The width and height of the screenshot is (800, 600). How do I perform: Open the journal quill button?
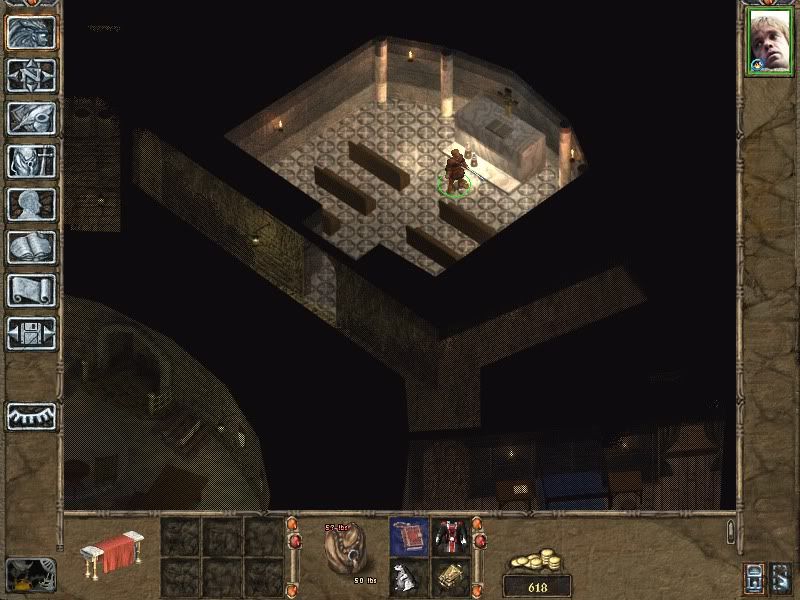[x=31, y=117]
